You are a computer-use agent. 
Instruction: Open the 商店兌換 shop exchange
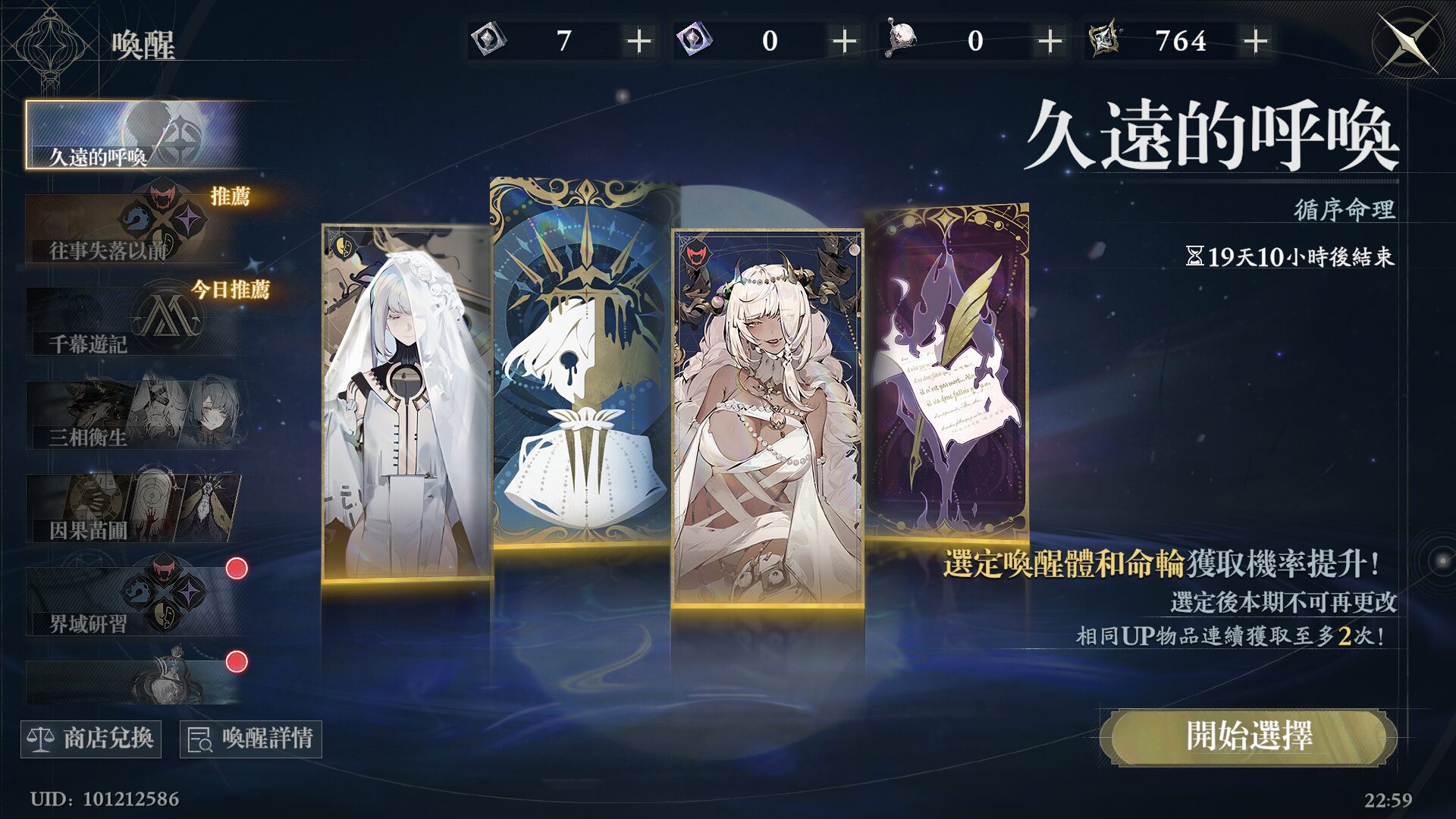point(91,739)
